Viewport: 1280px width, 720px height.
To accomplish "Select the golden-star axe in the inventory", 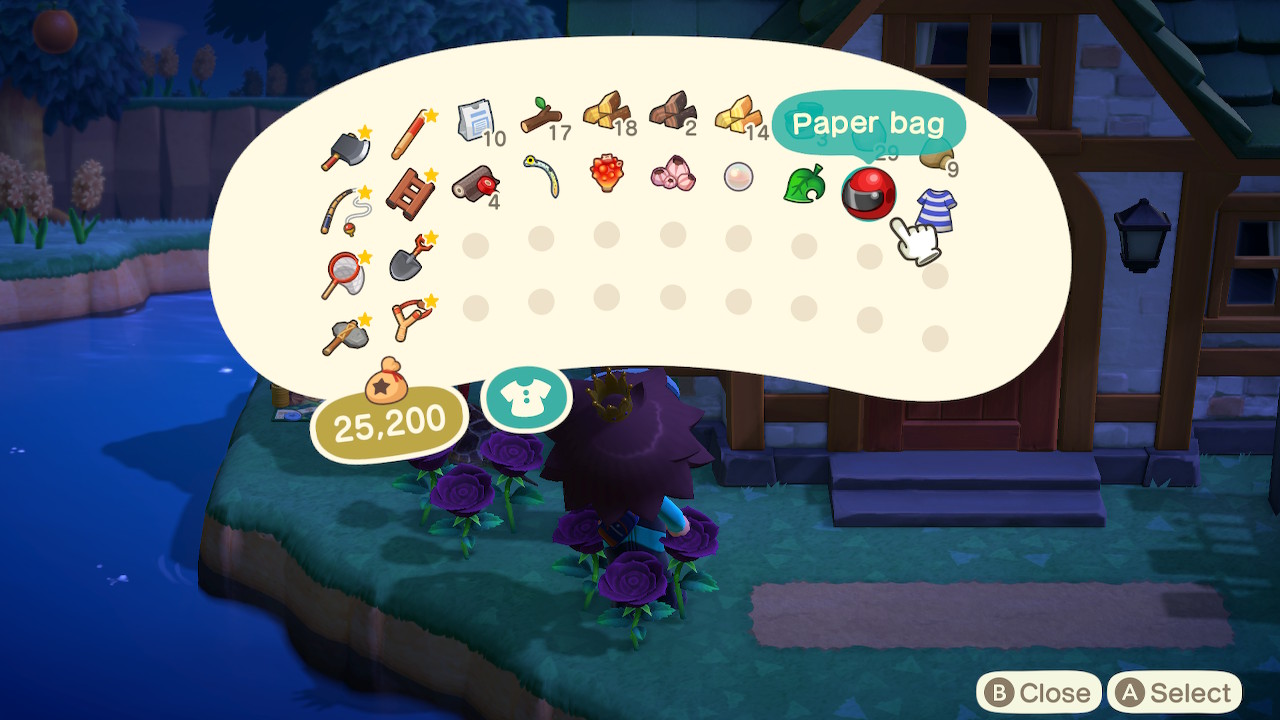I will [344, 149].
